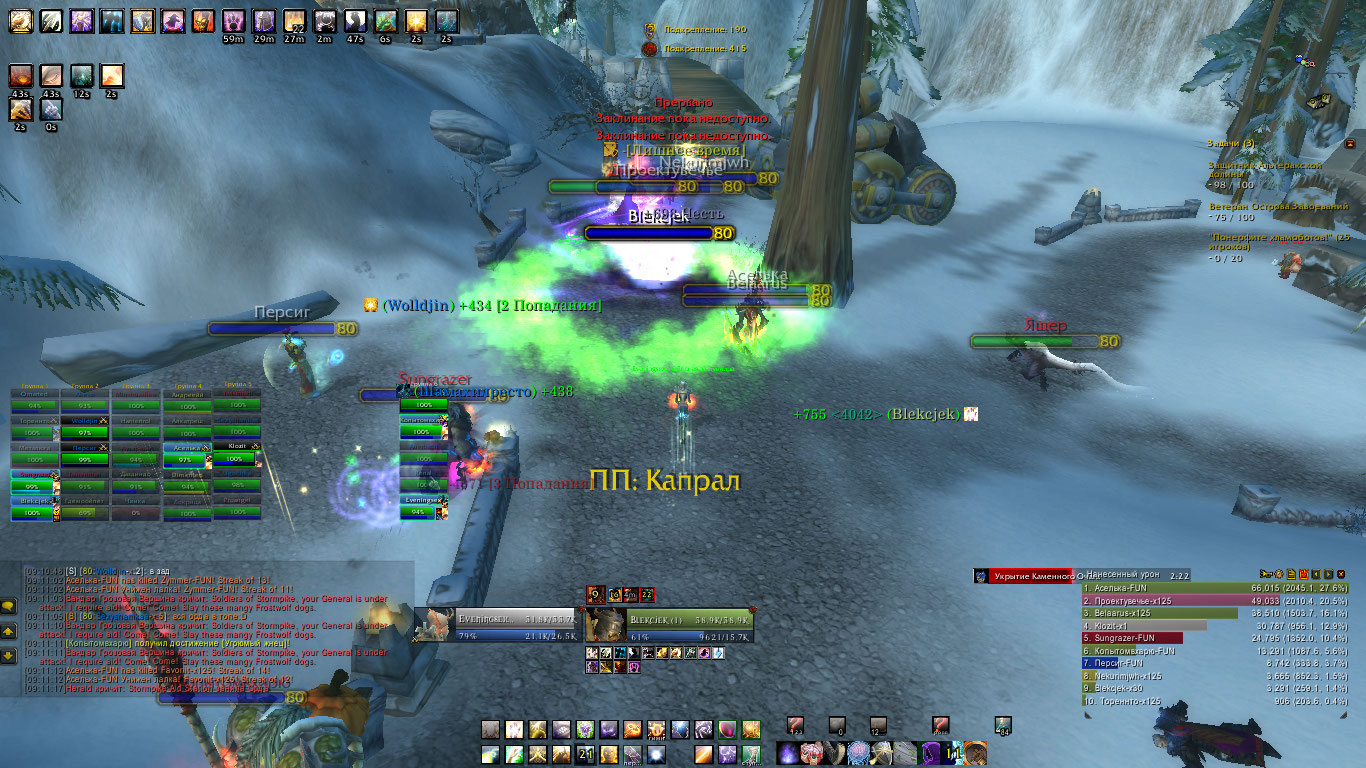Target Аселька in the raid frames

point(185,446)
